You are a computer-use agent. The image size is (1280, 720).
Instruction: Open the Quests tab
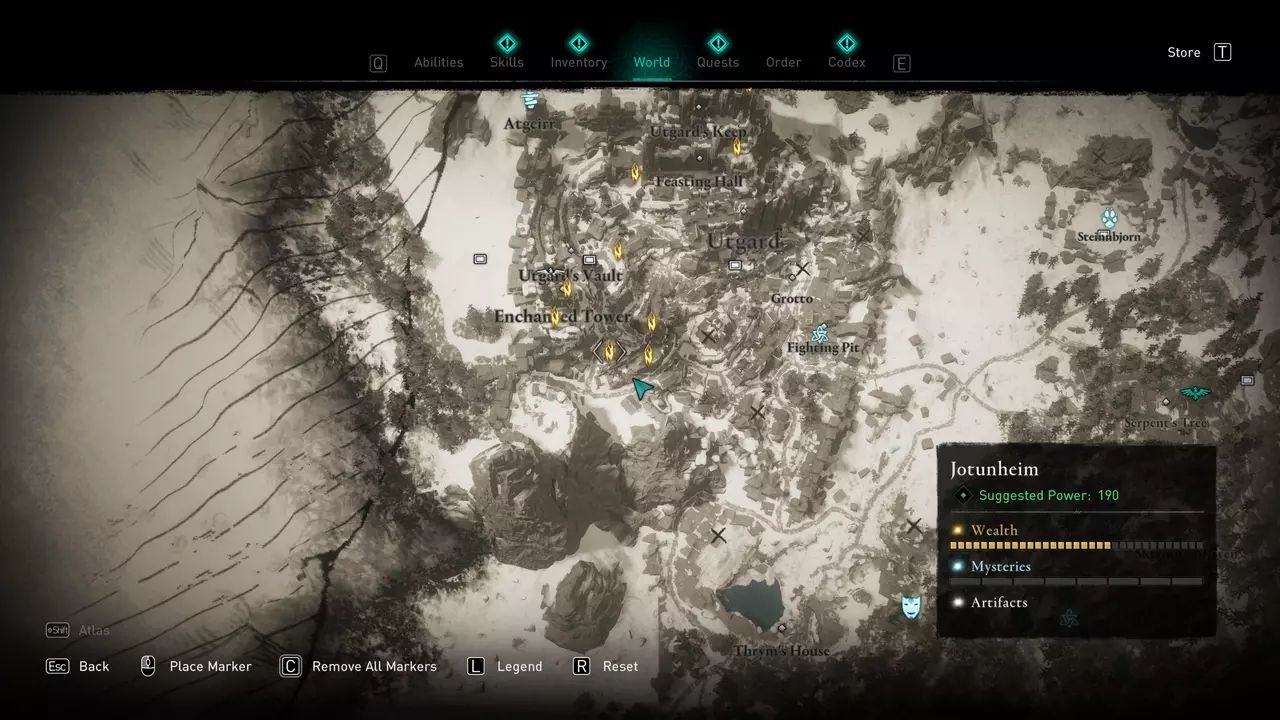click(x=717, y=62)
